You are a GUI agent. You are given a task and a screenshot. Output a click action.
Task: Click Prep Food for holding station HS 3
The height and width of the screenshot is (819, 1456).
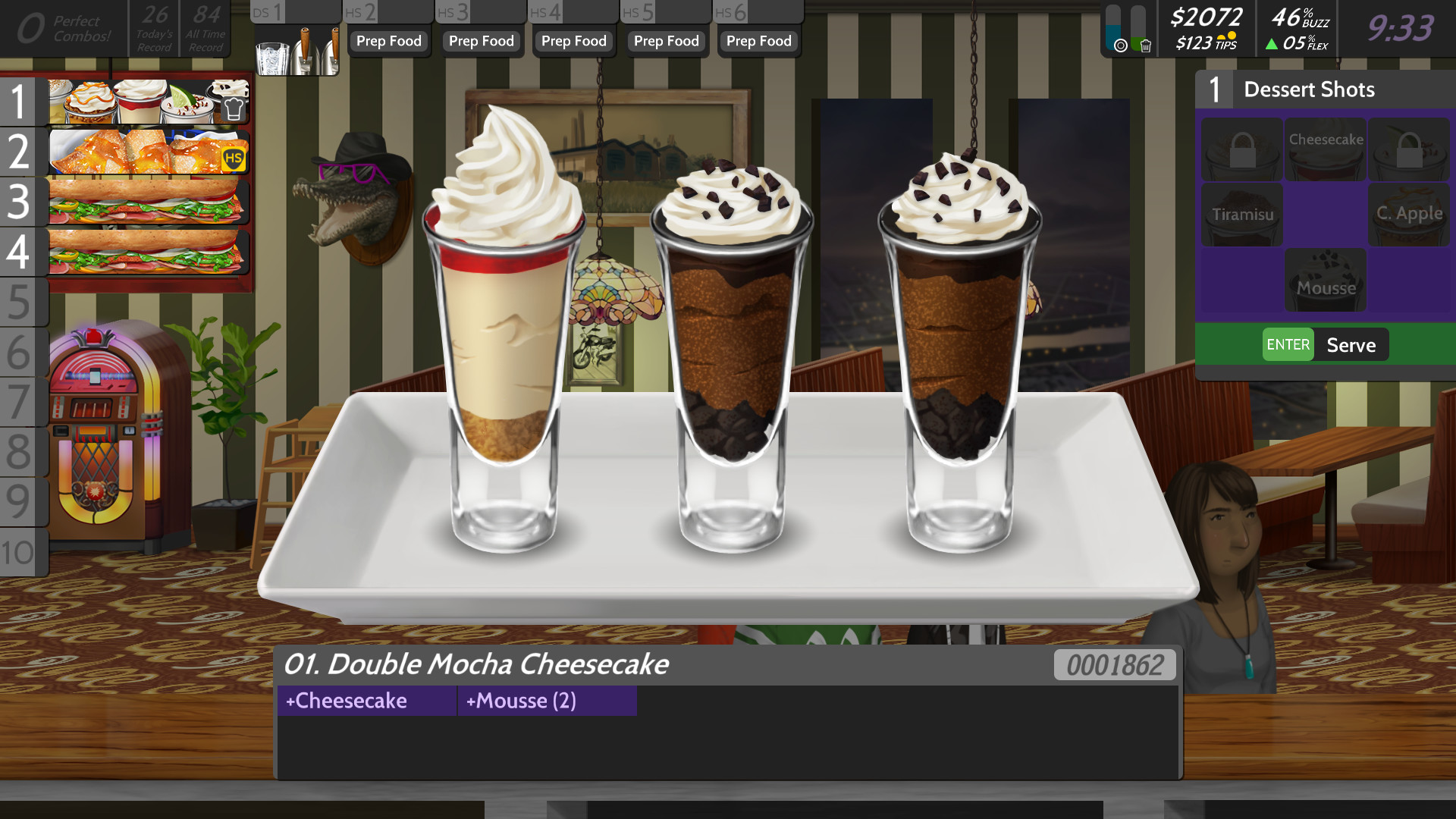click(x=482, y=41)
